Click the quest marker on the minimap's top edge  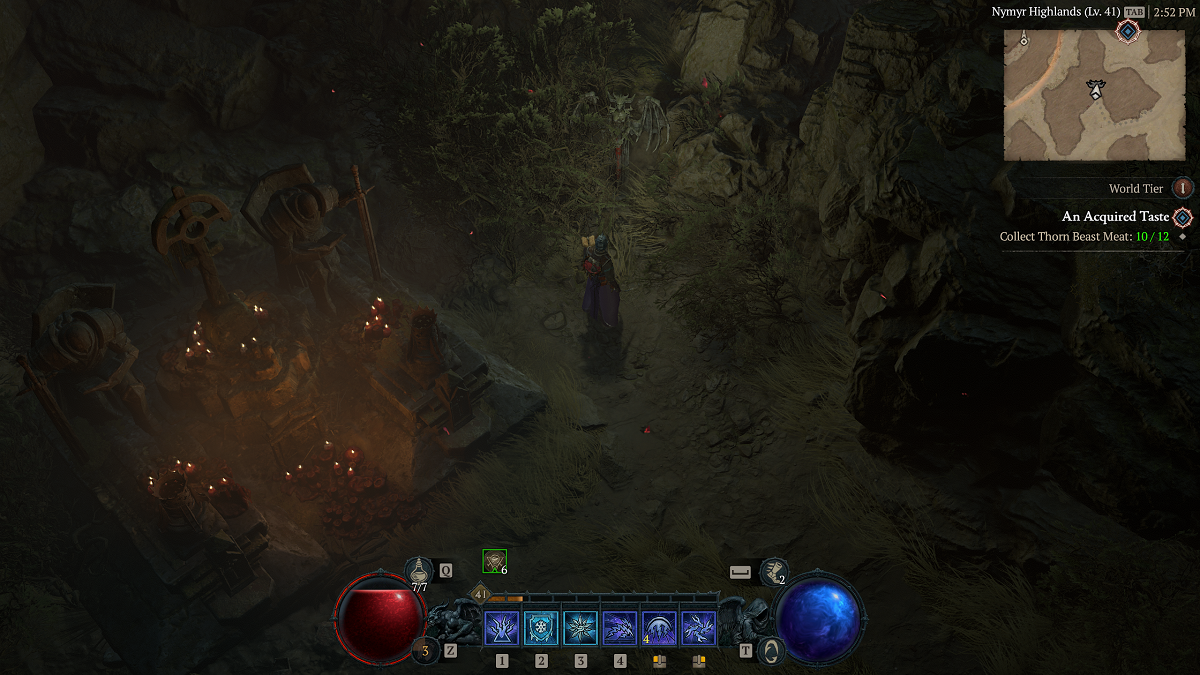(1128, 32)
